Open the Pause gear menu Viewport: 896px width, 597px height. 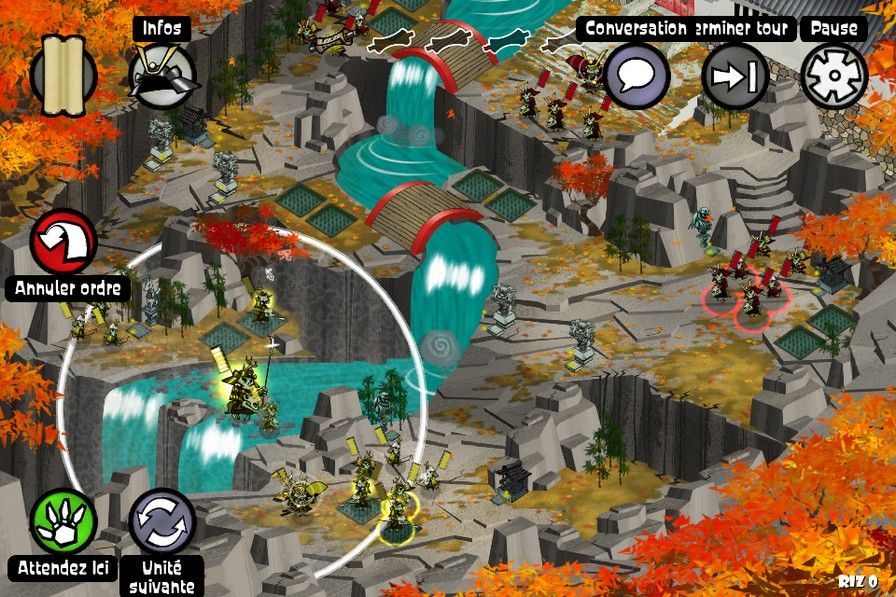[x=834, y=76]
